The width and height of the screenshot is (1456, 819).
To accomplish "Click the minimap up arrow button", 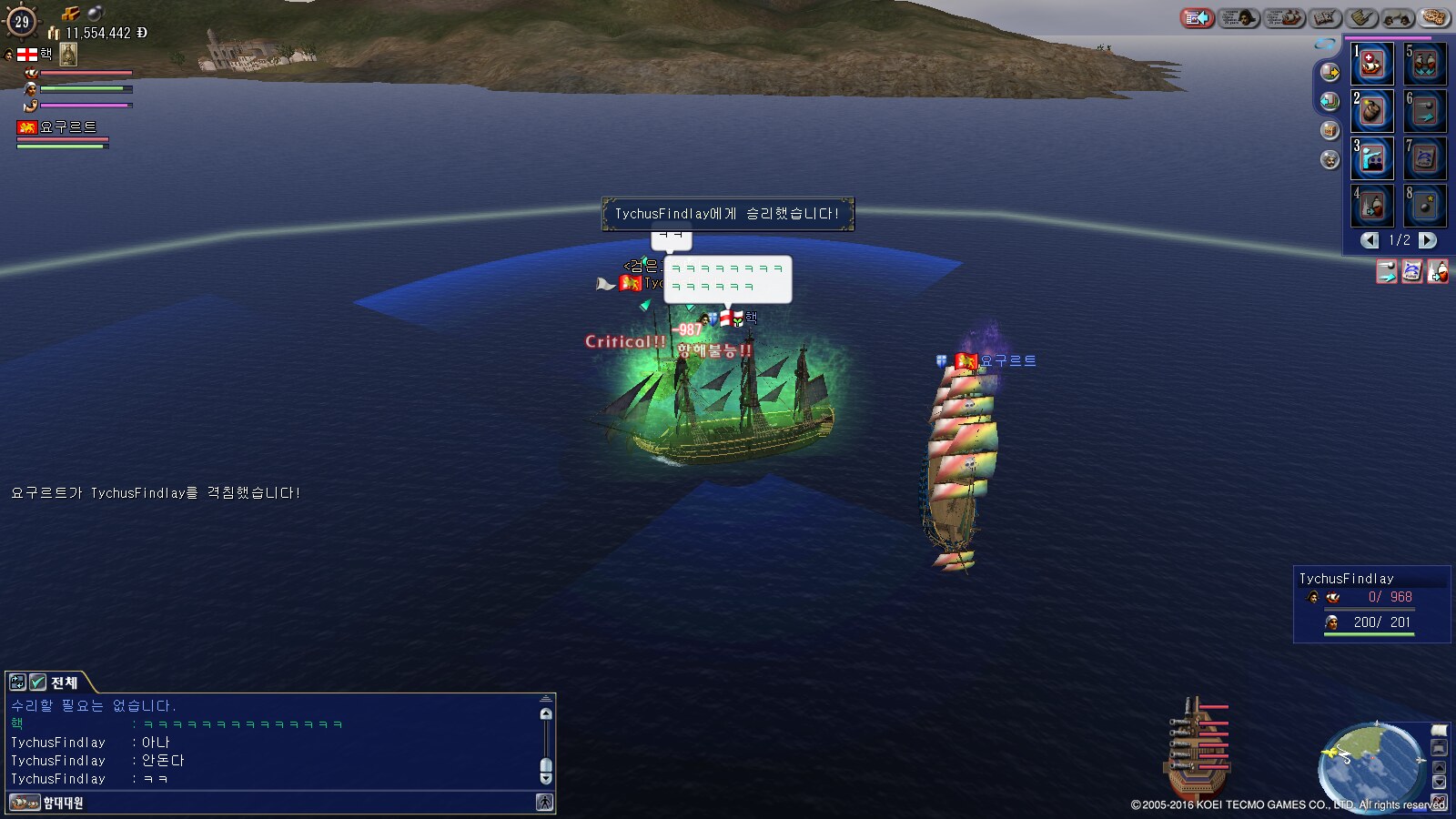I will pos(1439,766).
